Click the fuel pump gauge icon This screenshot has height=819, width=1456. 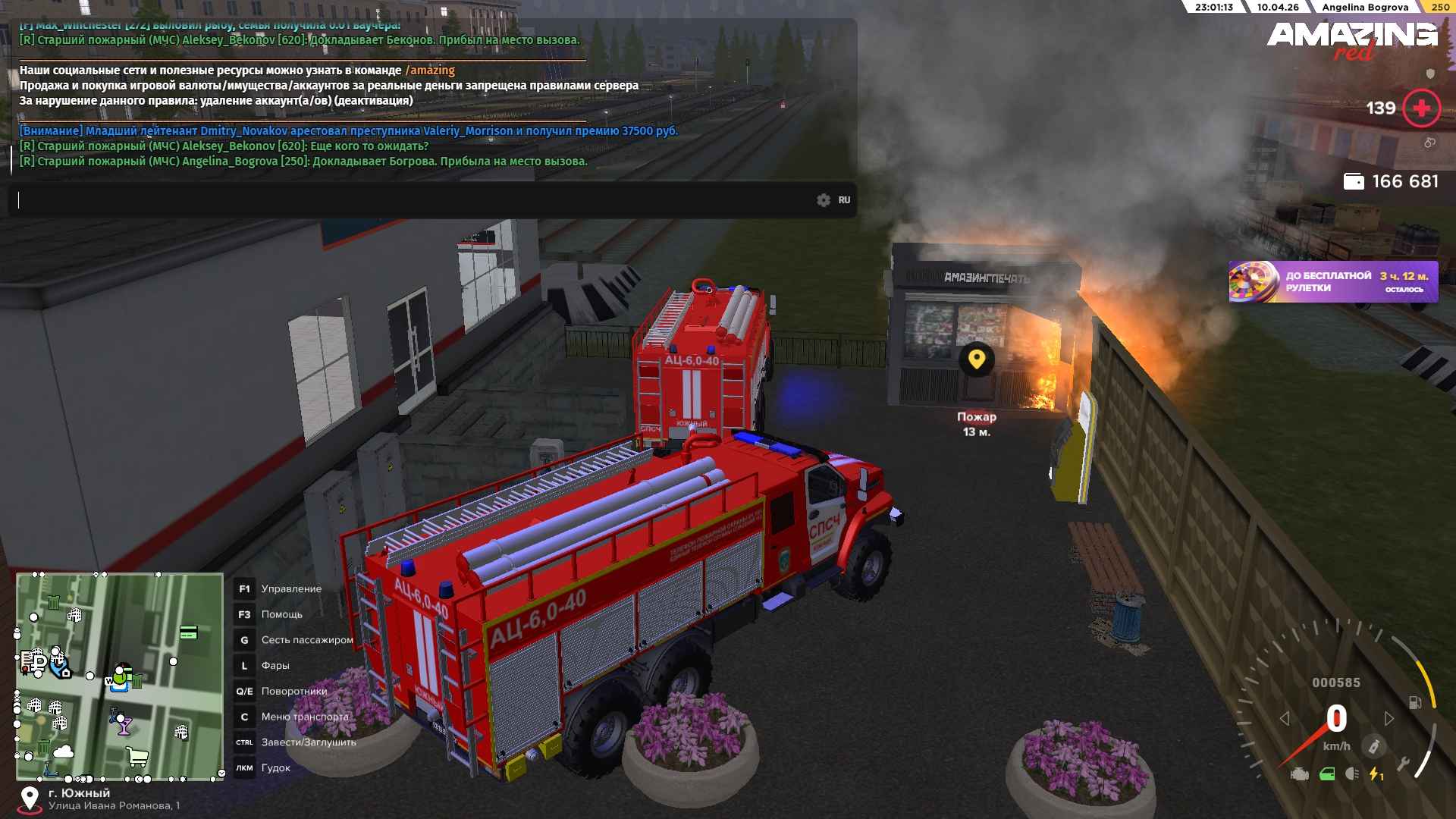point(1415,702)
